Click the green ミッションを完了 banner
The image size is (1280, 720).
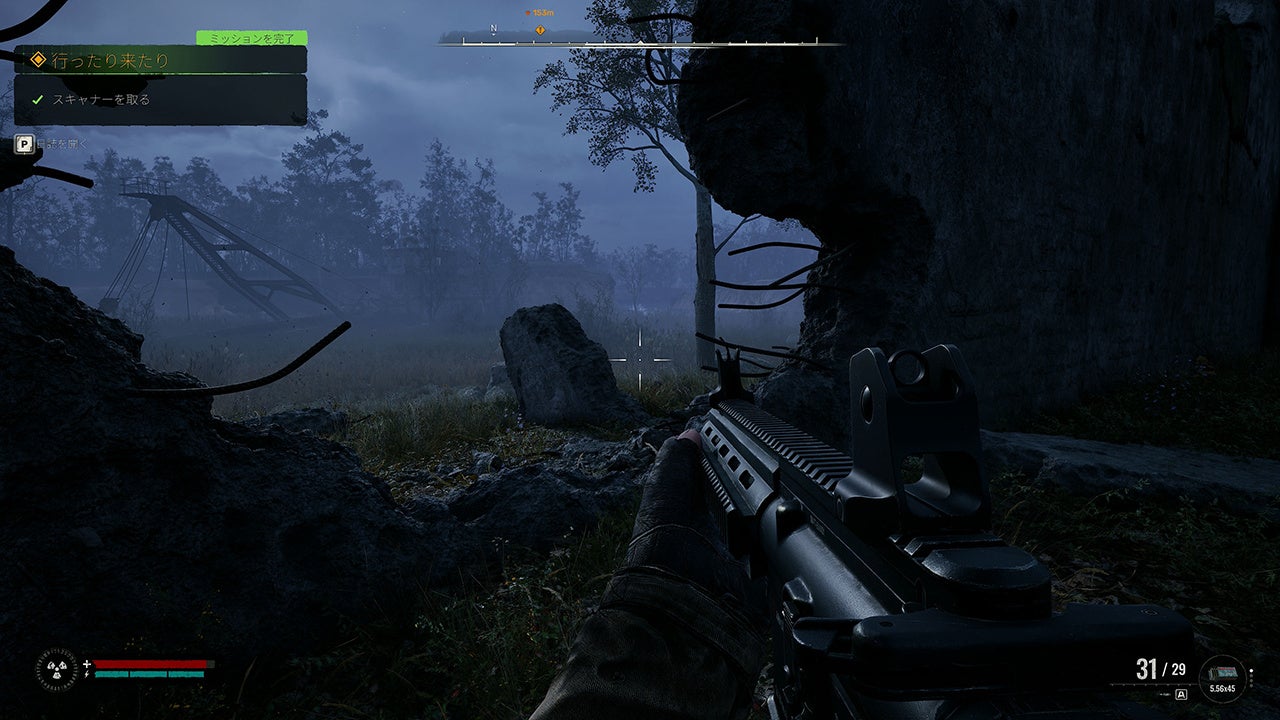(251, 38)
